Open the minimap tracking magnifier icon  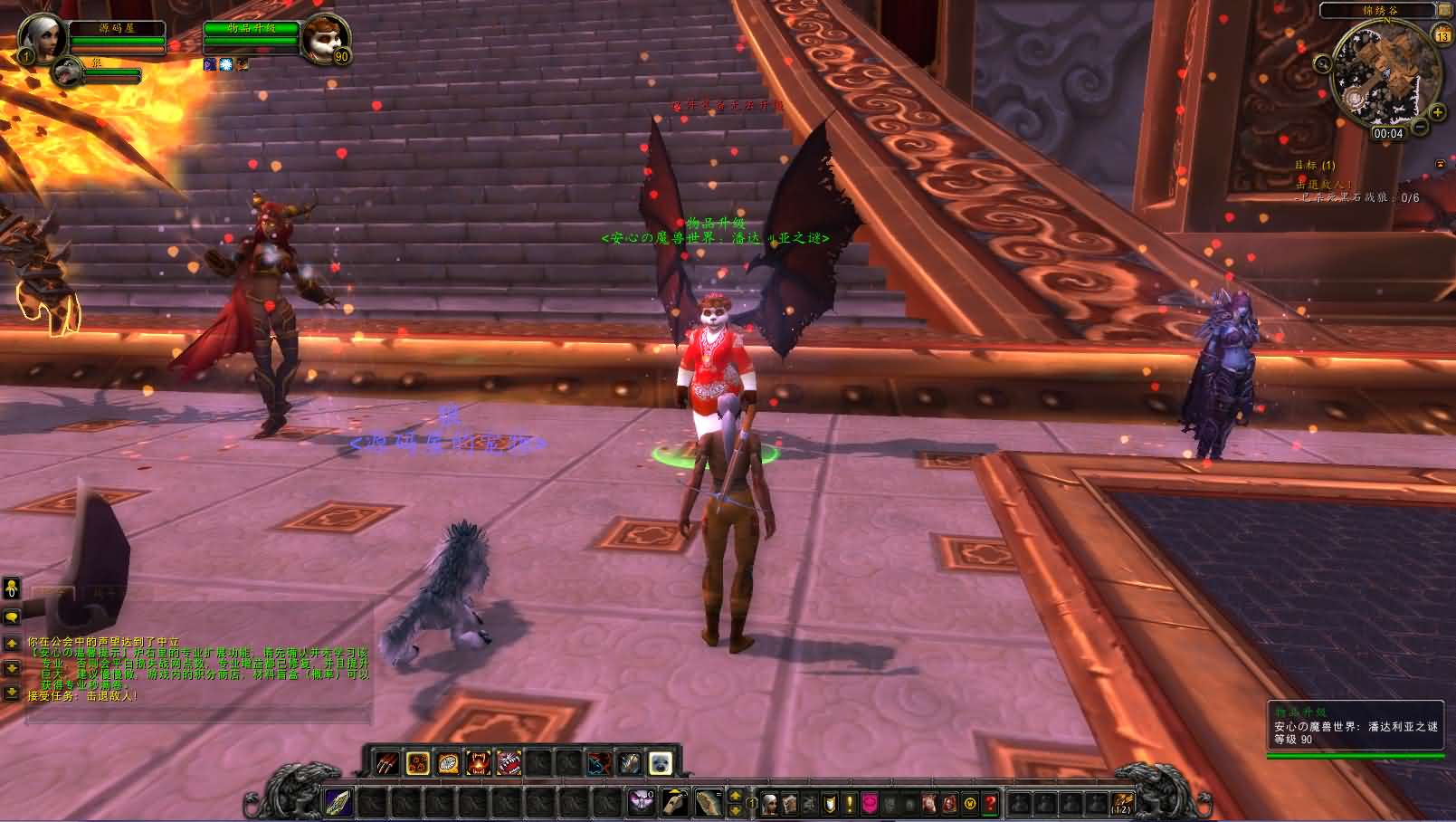1323,63
